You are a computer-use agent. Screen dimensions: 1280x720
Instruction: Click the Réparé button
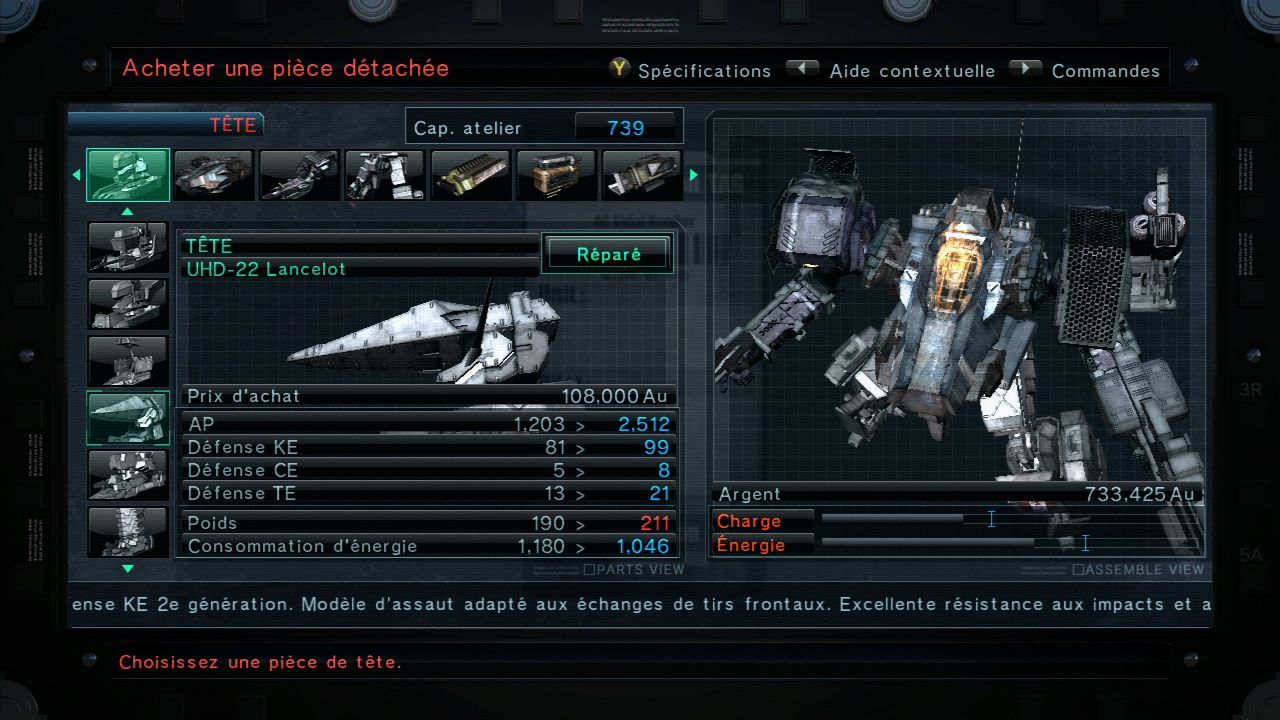click(x=608, y=254)
